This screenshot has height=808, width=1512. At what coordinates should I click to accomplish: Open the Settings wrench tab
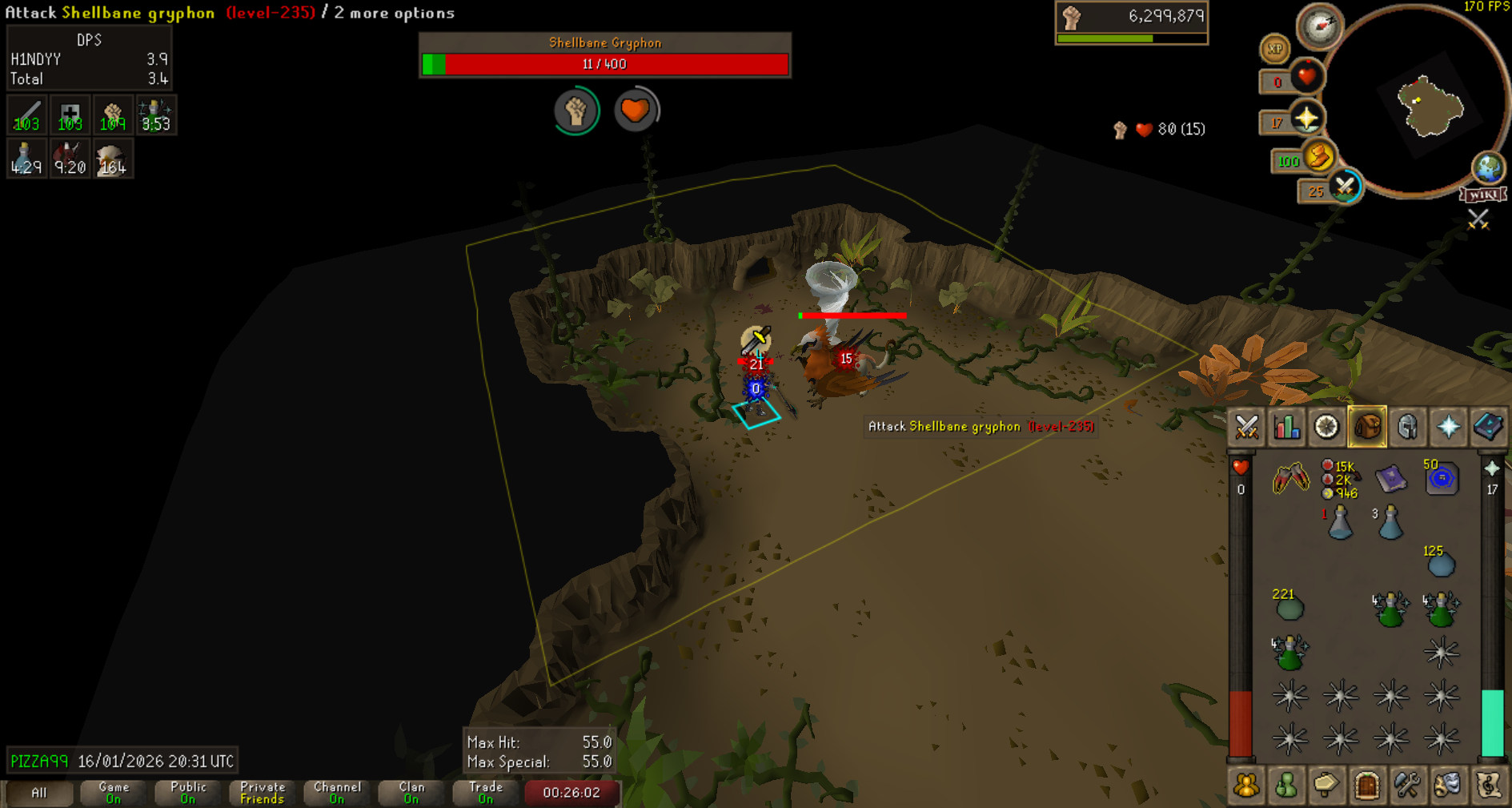point(1407,786)
